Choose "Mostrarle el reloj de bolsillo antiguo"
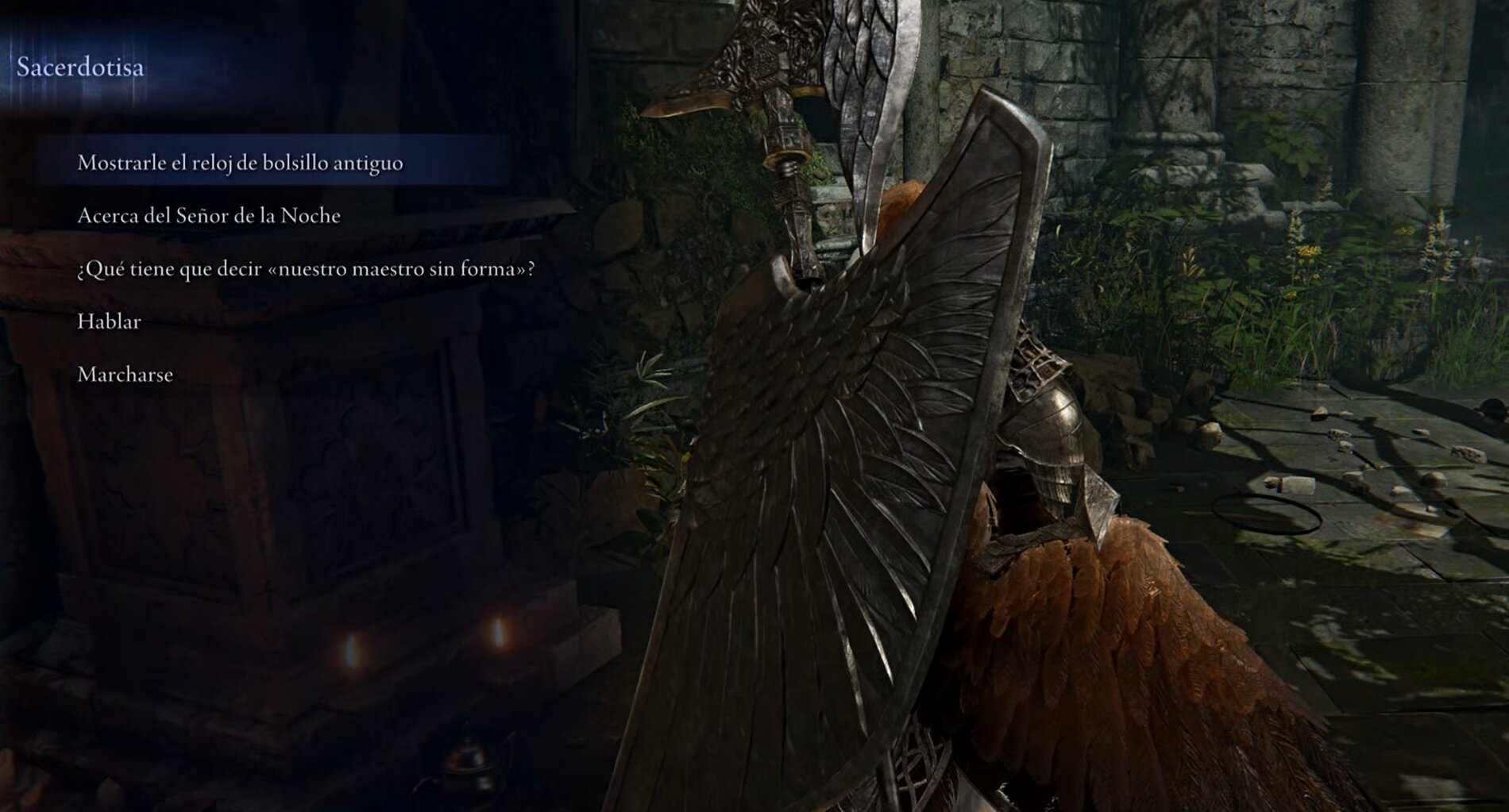The image size is (1509, 812). click(240, 163)
